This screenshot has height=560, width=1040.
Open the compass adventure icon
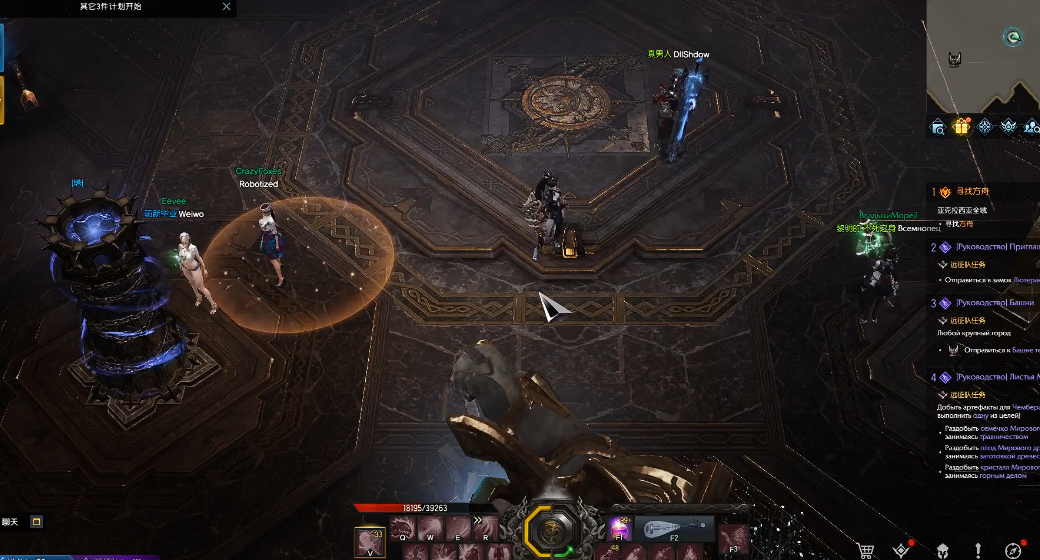coord(1013,549)
